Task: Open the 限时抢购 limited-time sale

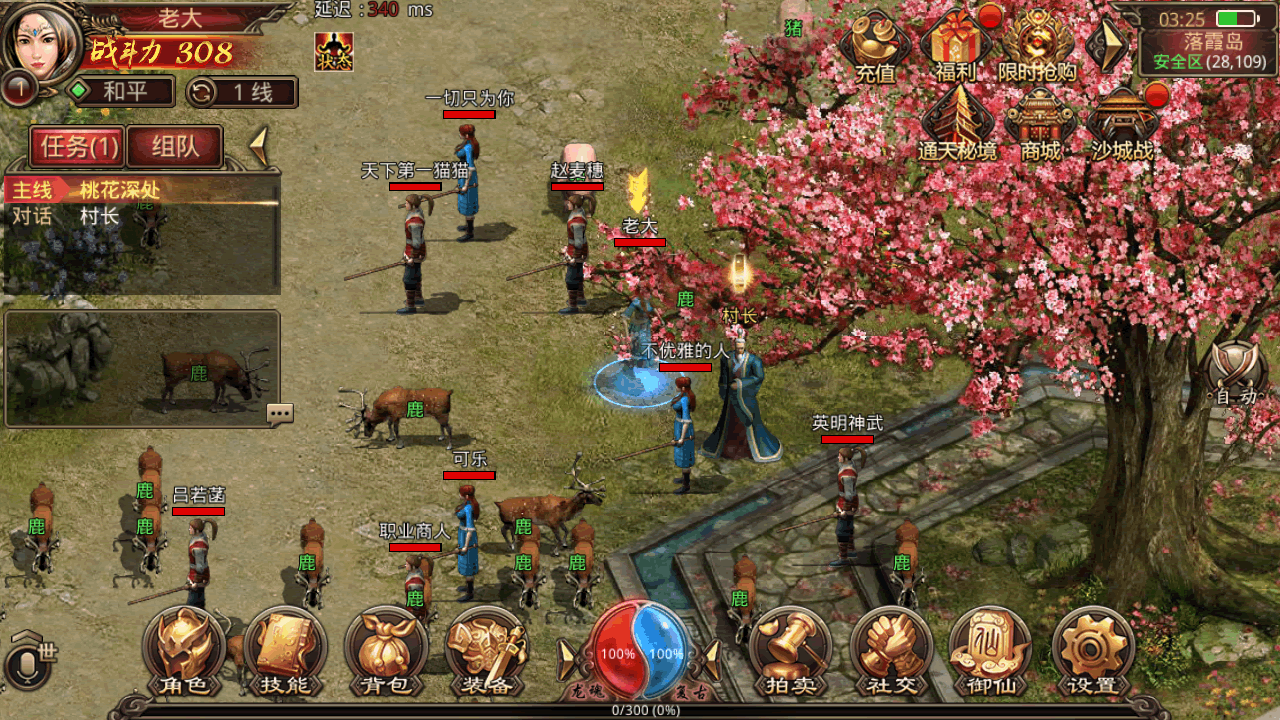Action: point(1037,46)
